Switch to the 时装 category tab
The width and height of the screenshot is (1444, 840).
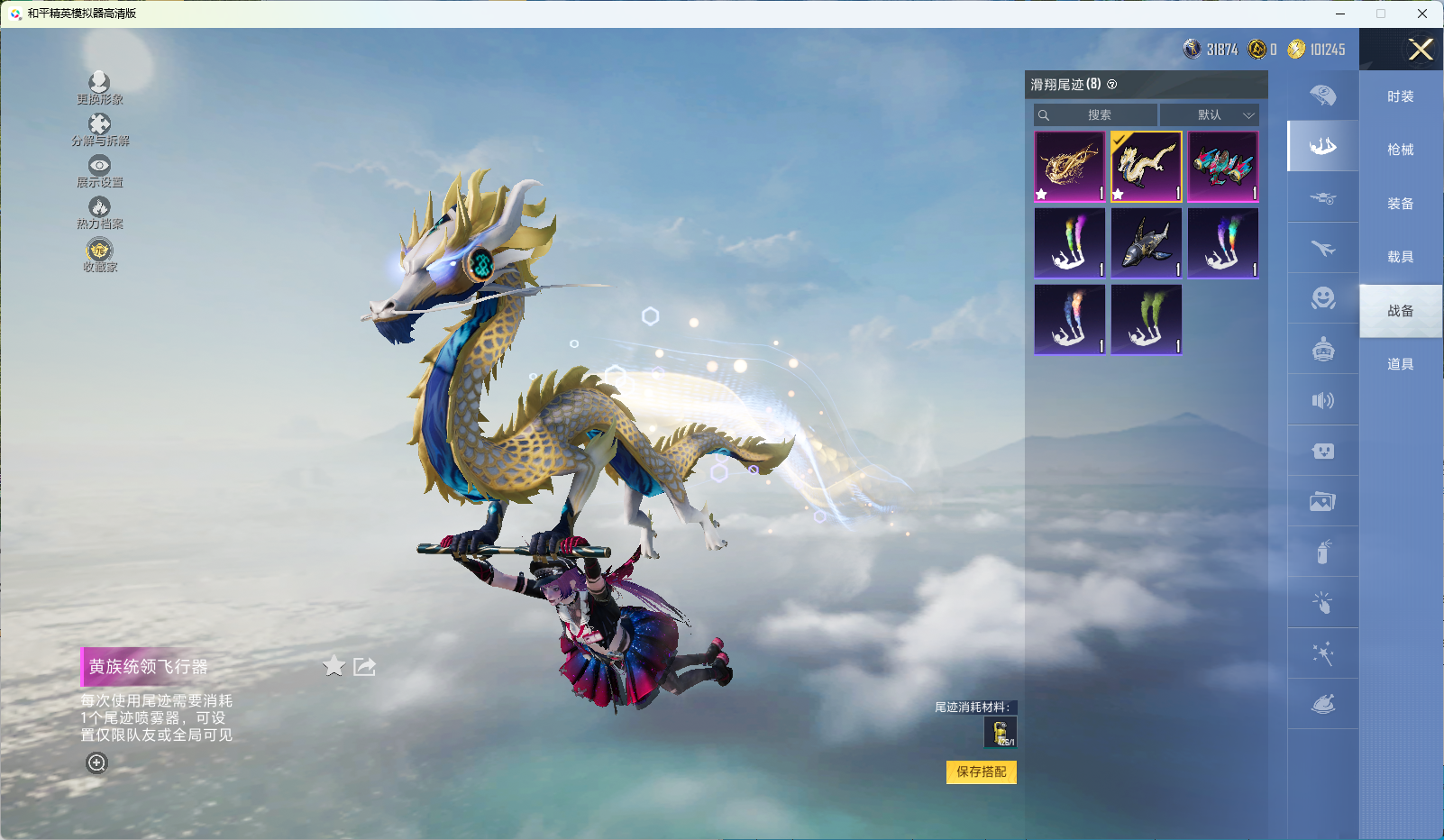(x=1400, y=96)
